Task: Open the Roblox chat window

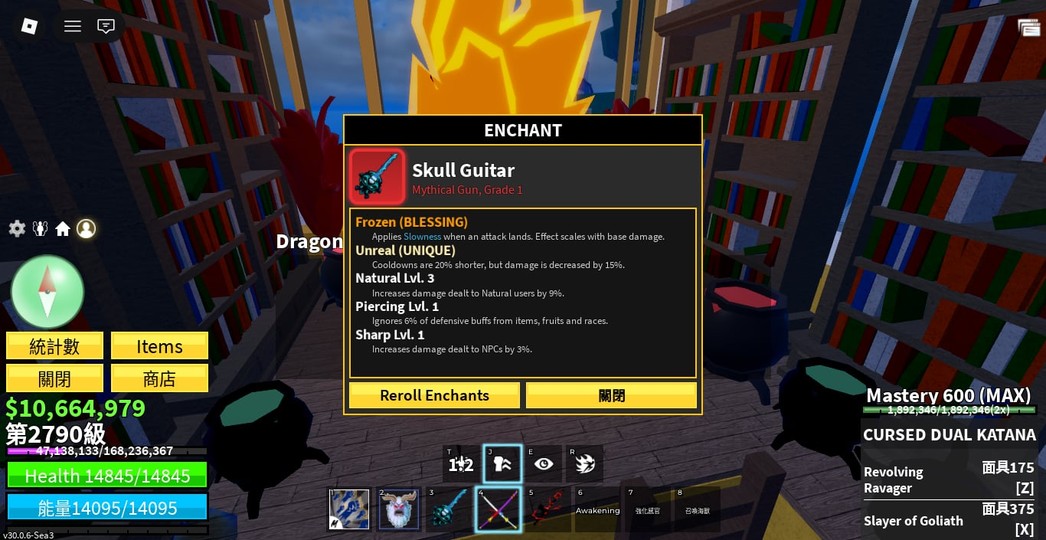Action: (x=106, y=26)
